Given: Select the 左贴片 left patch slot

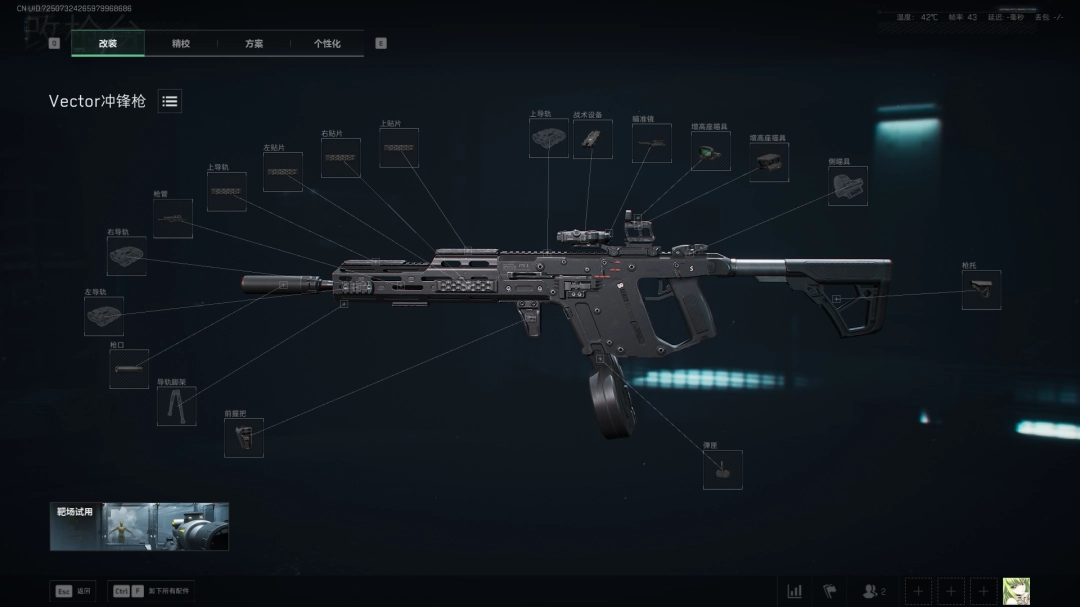Looking at the screenshot, I should click(x=283, y=172).
